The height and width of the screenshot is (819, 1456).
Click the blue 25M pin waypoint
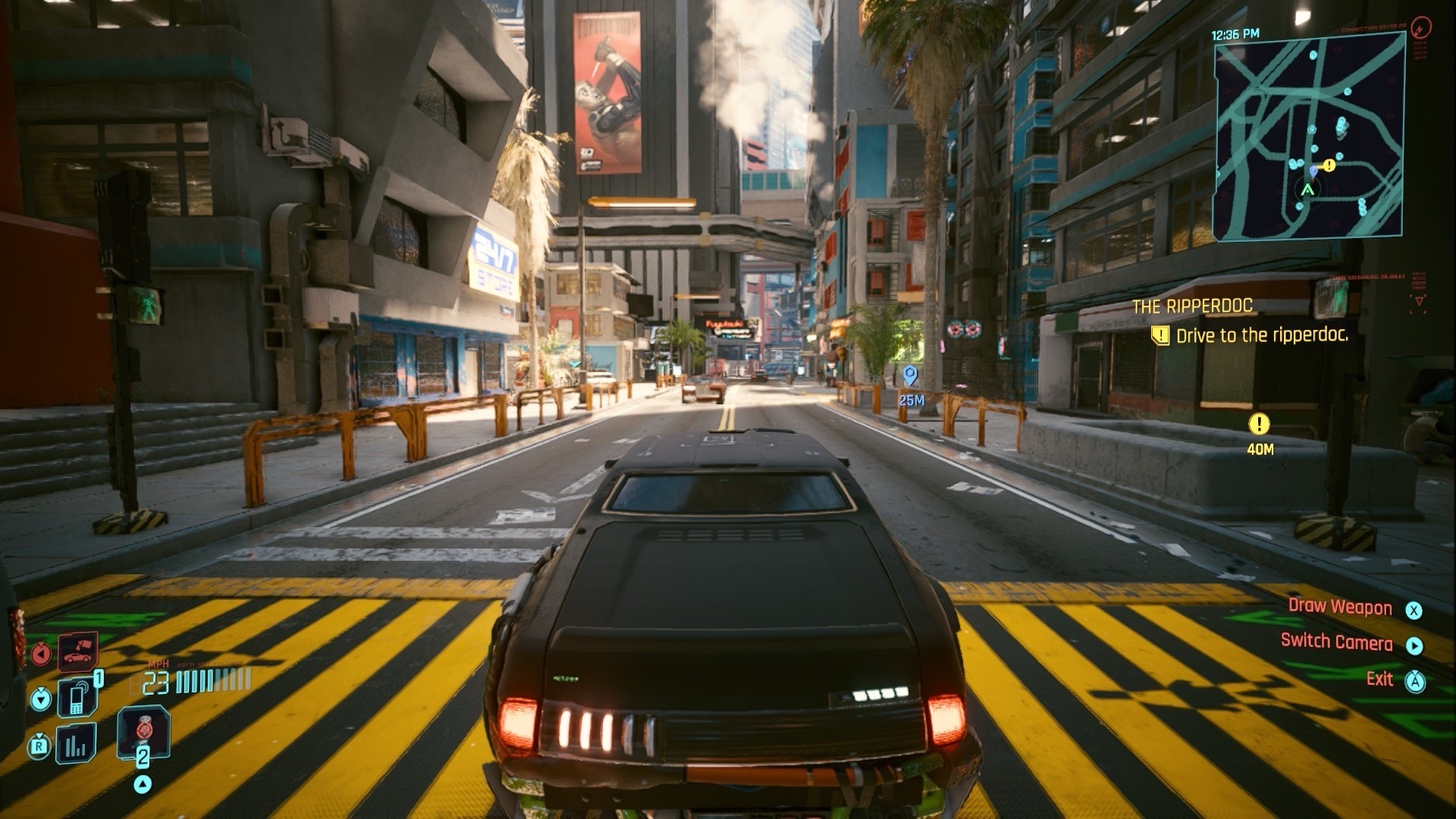910,375
